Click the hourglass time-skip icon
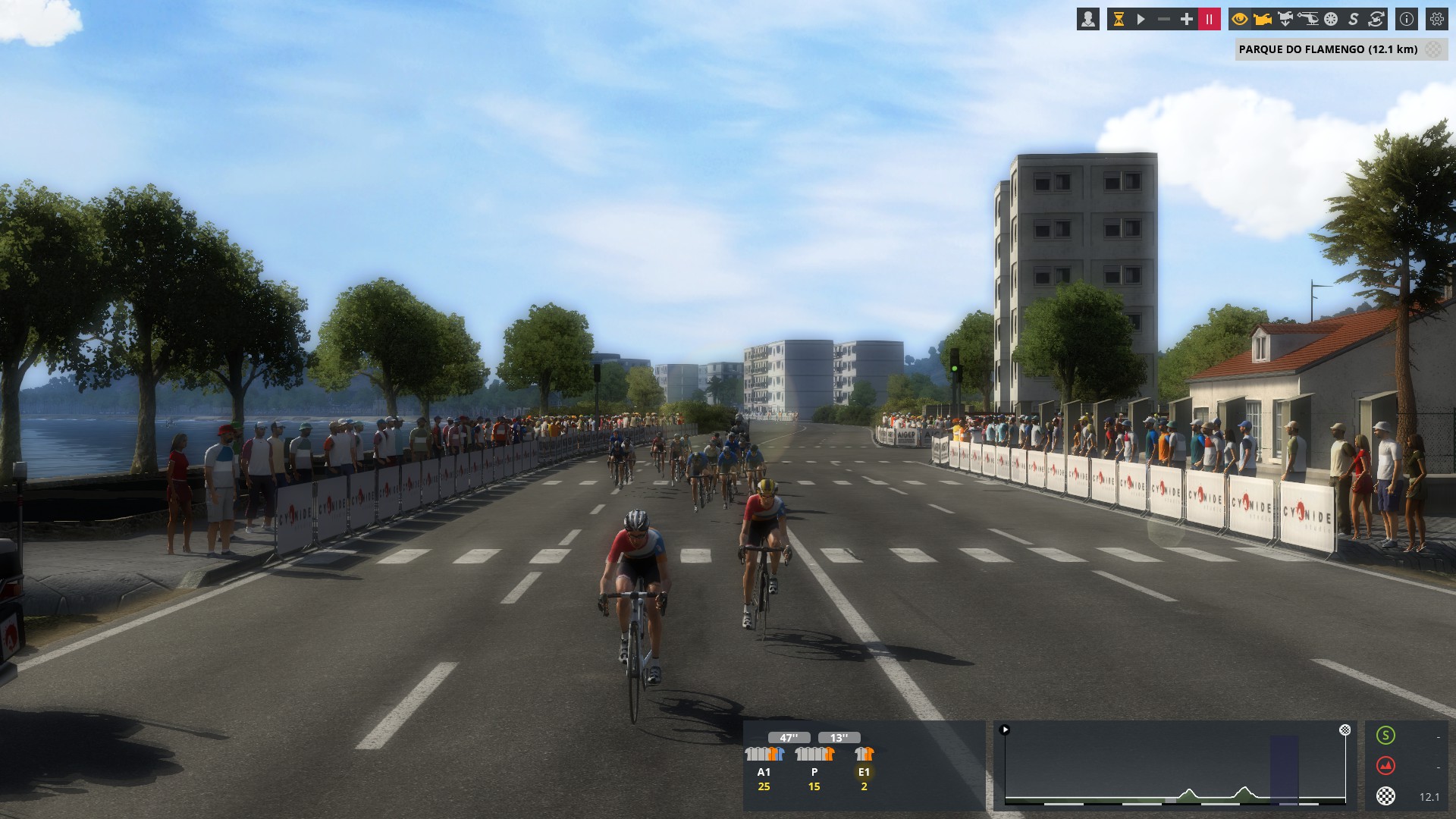The image size is (1456, 819). [x=1119, y=20]
